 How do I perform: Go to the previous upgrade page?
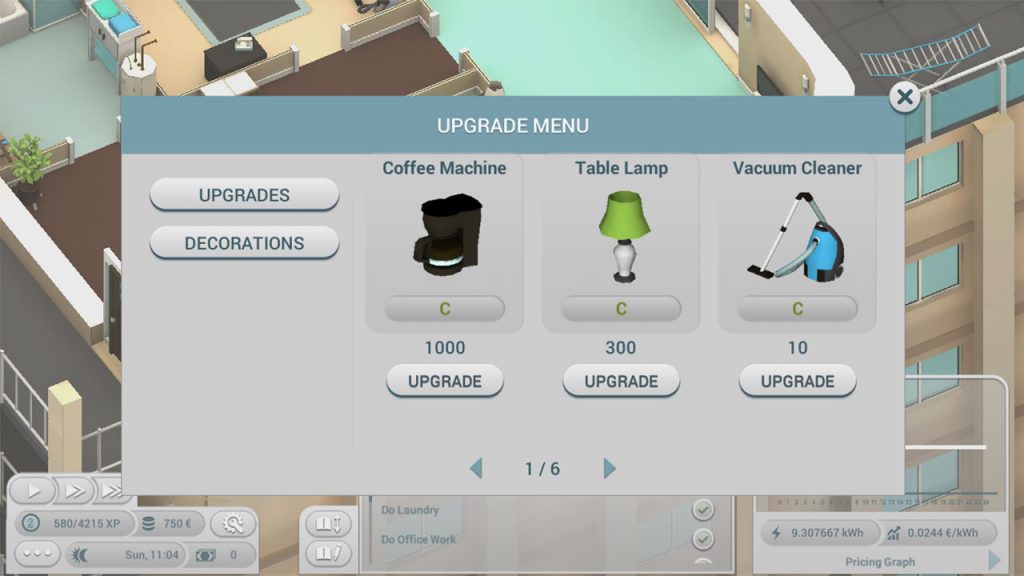[x=476, y=468]
